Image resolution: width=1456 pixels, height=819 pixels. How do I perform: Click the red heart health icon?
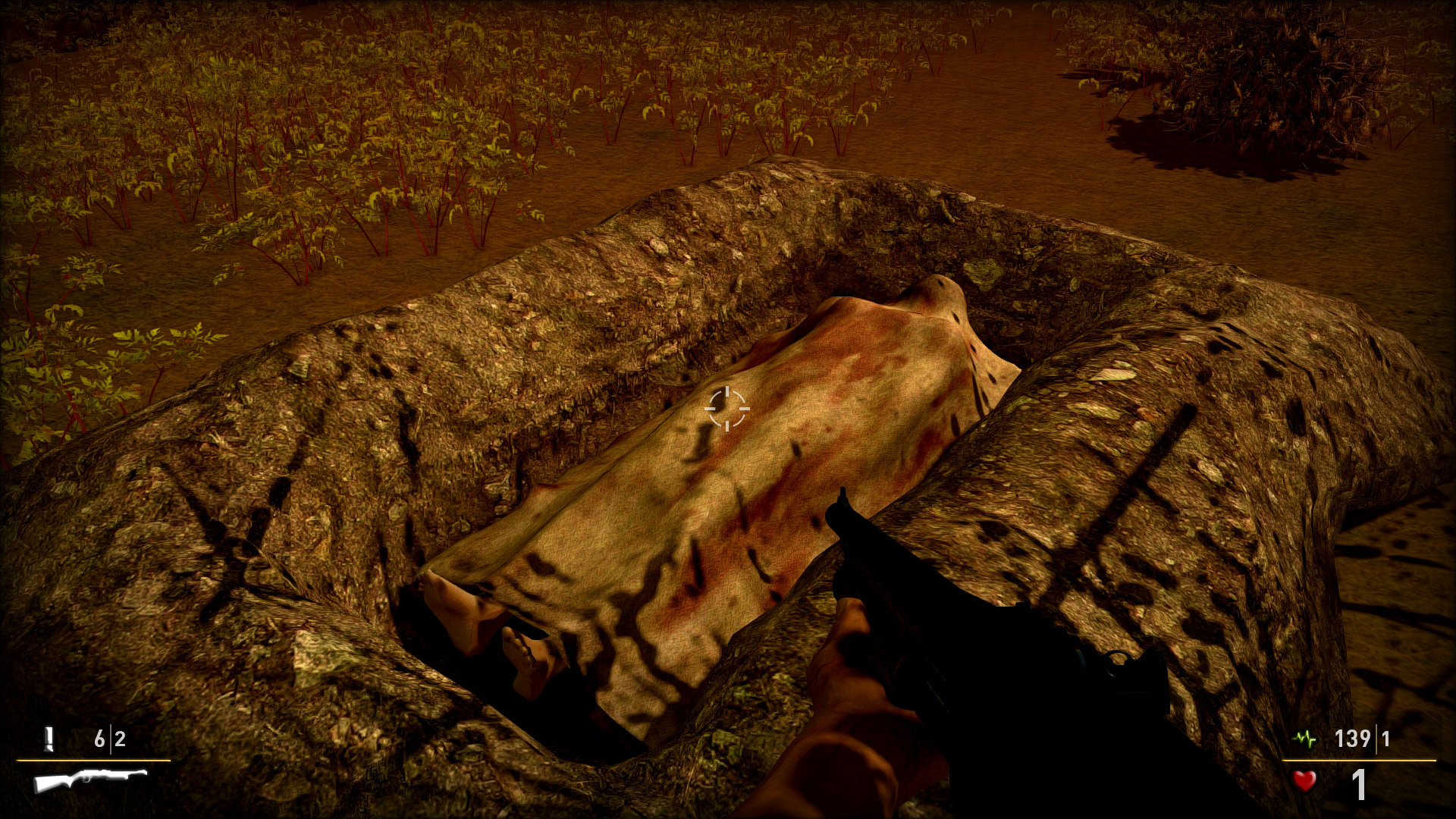[x=1304, y=782]
